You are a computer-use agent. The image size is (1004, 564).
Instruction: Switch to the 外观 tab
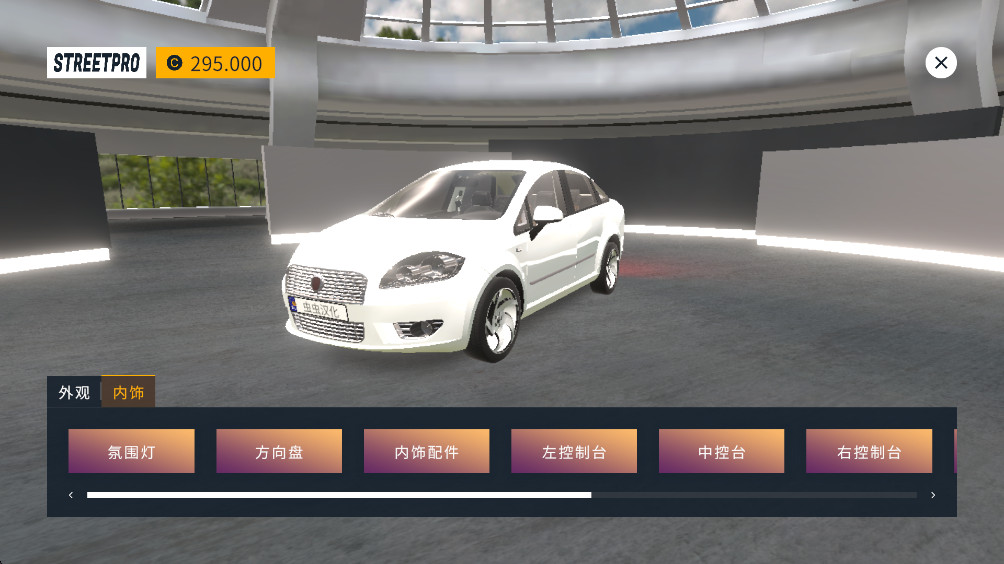(74, 392)
